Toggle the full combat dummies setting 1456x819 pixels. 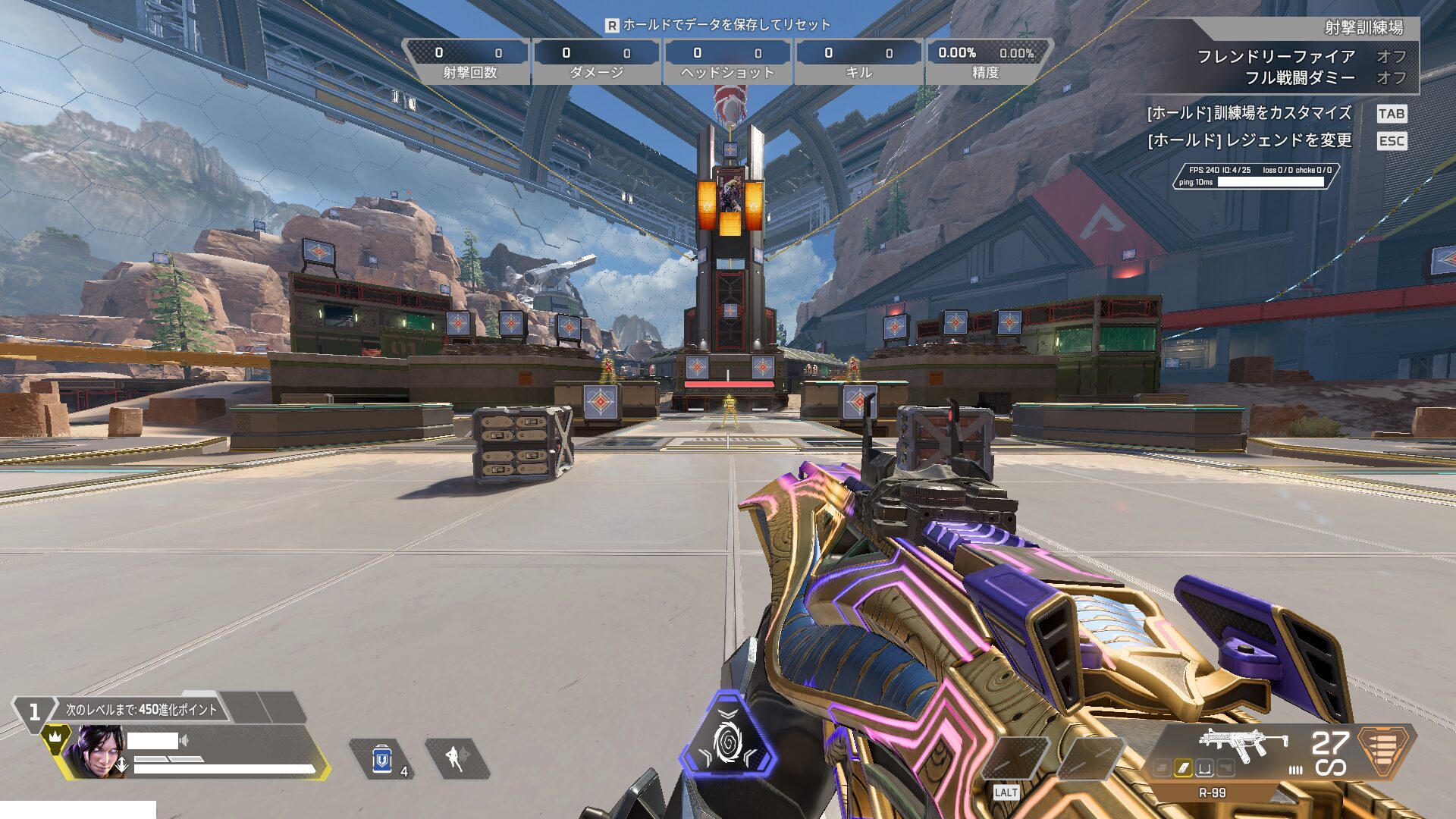coord(1391,78)
